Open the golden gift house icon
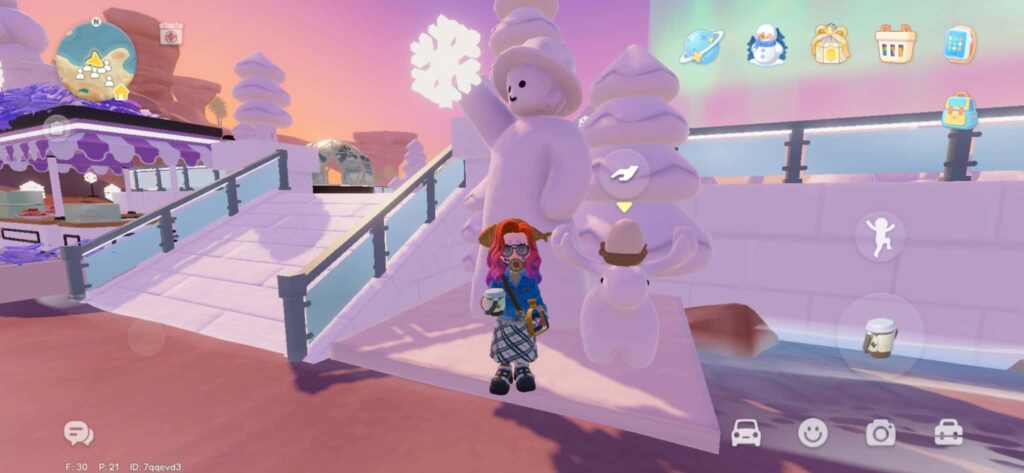The height and width of the screenshot is (473, 1024). [x=830, y=44]
